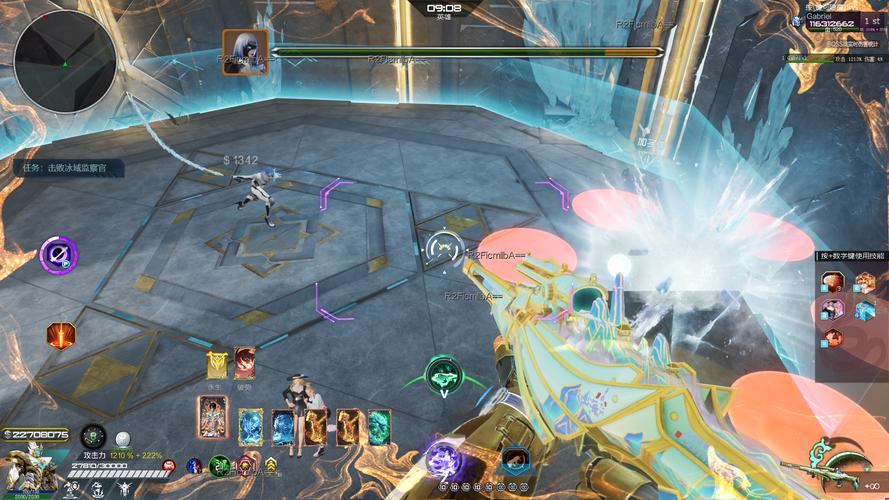
Task: Open the quest tracker for the ice domain boss
Action: pyautogui.click(x=72, y=168)
